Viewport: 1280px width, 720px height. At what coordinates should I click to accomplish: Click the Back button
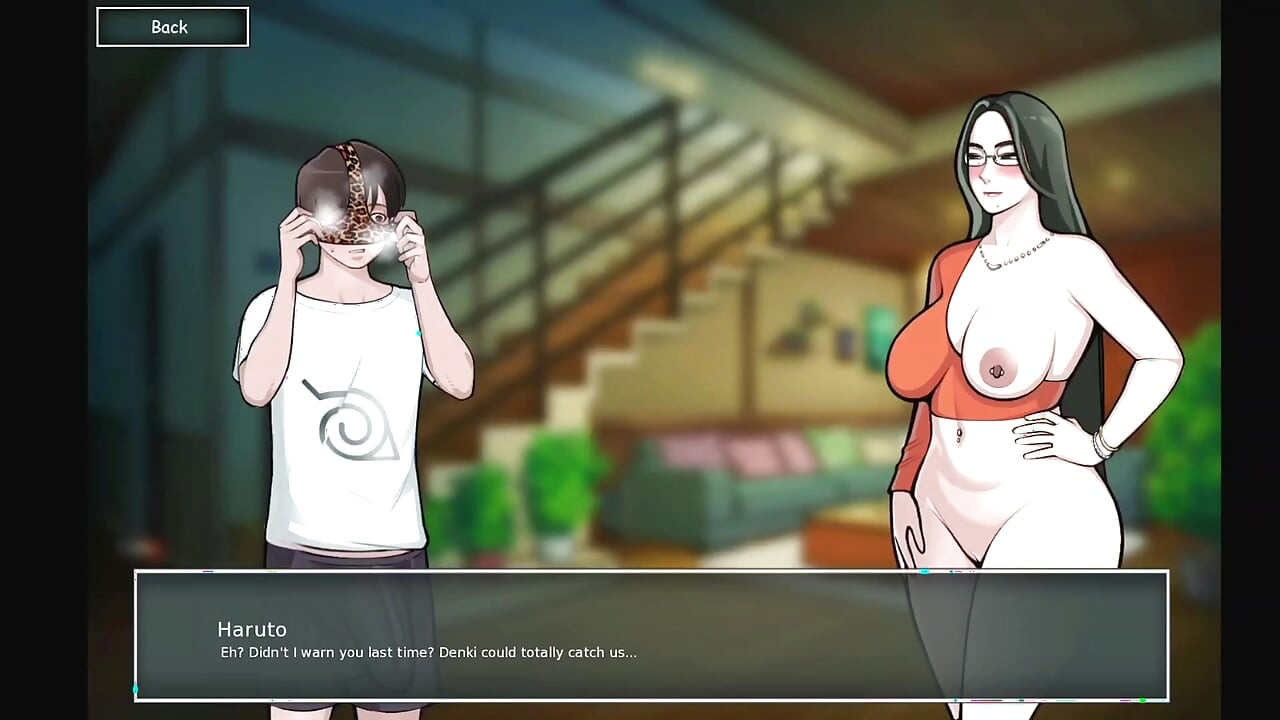pyautogui.click(x=171, y=27)
